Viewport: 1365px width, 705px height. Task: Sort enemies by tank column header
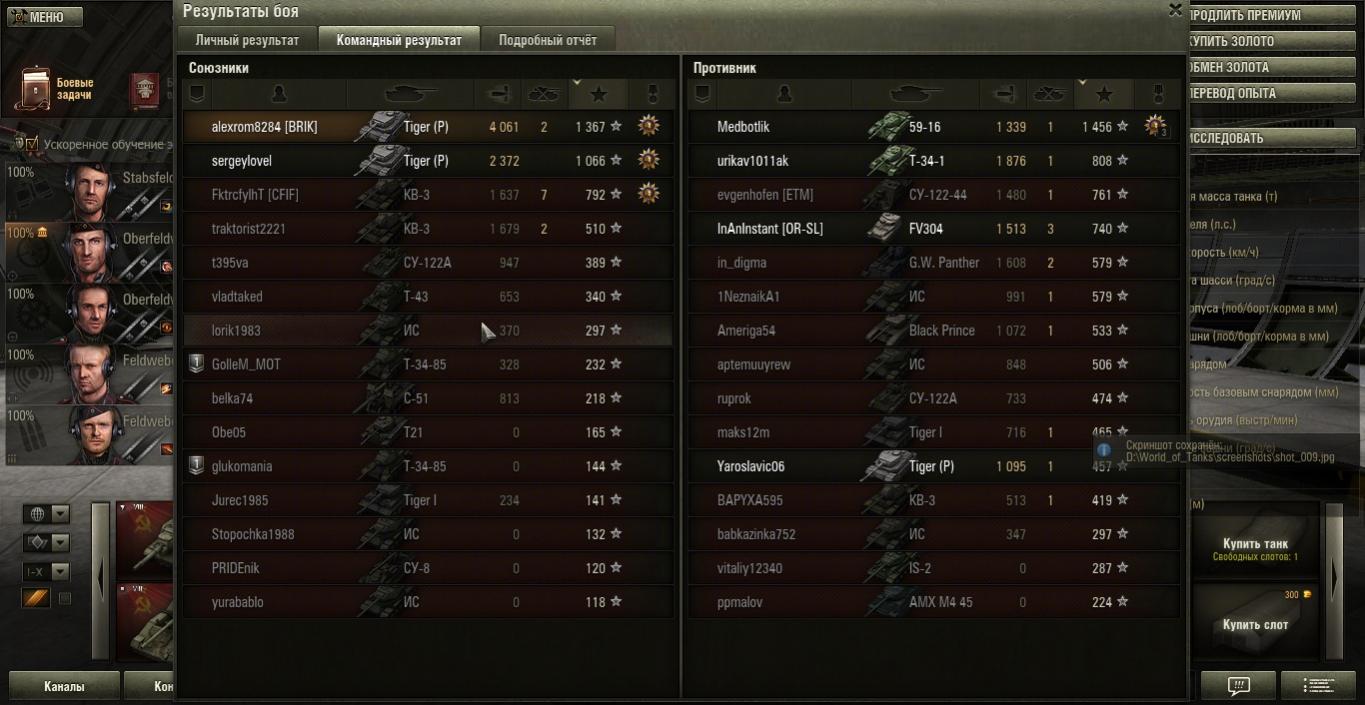[x=913, y=94]
